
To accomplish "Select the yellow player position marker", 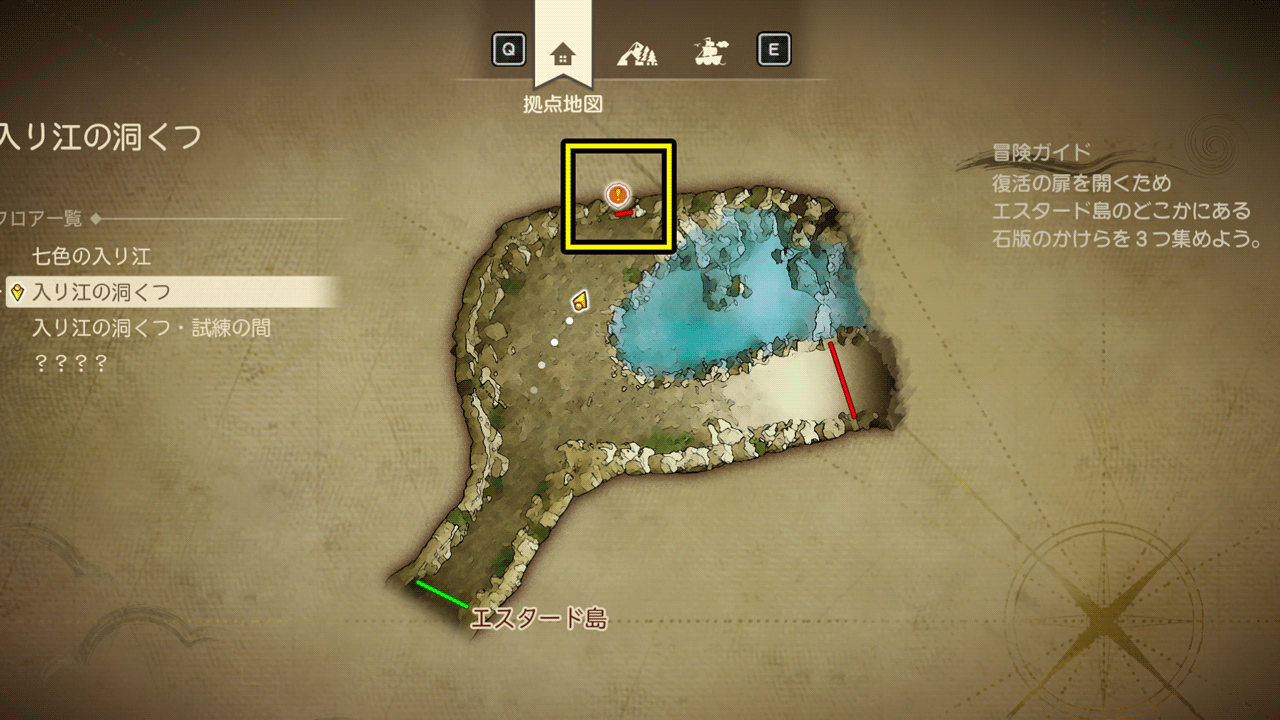I will [579, 300].
